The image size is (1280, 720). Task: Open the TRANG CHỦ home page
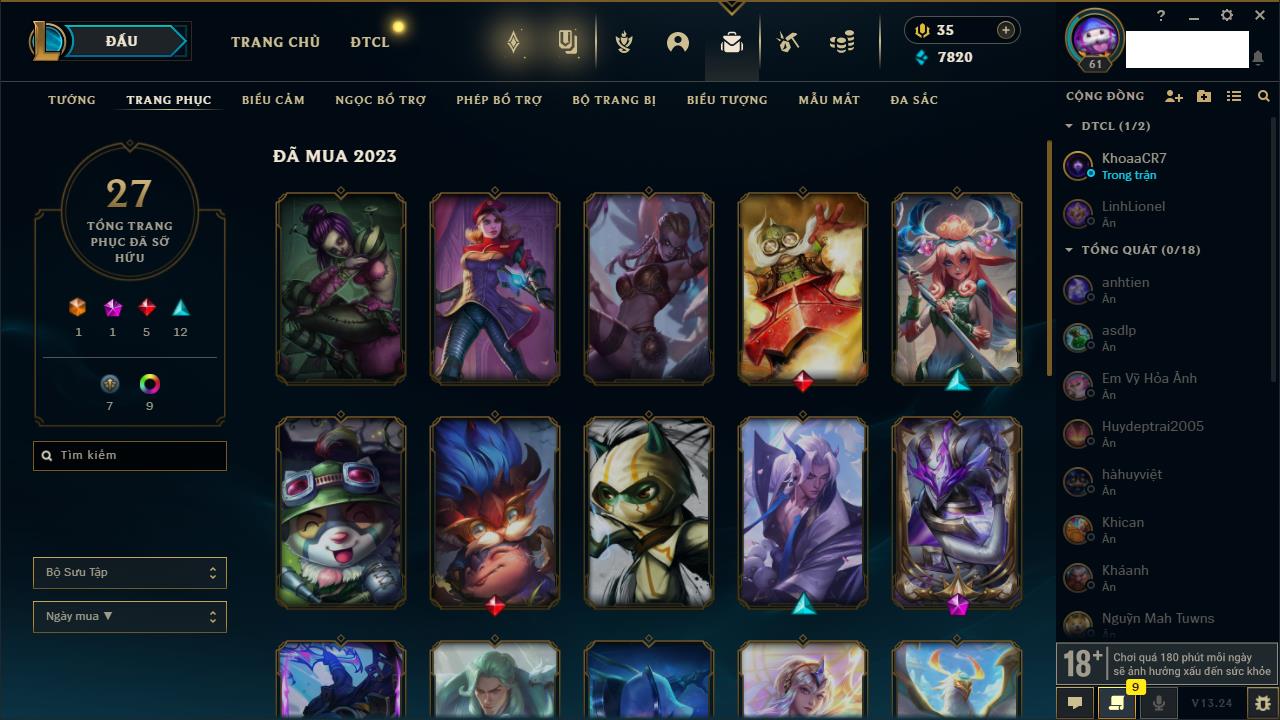point(275,42)
